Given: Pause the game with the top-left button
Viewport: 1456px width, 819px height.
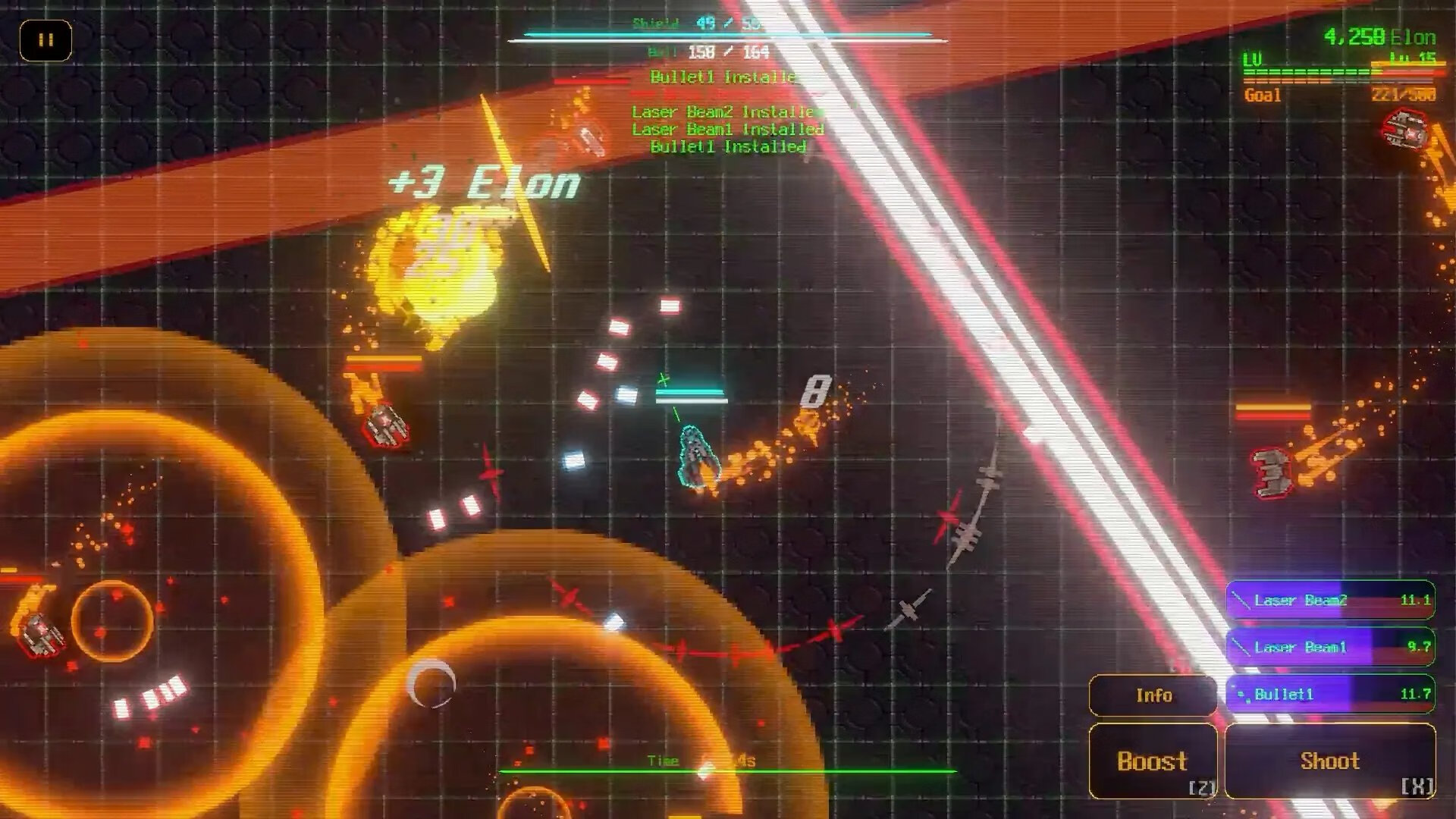Looking at the screenshot, I should [45, 40].
